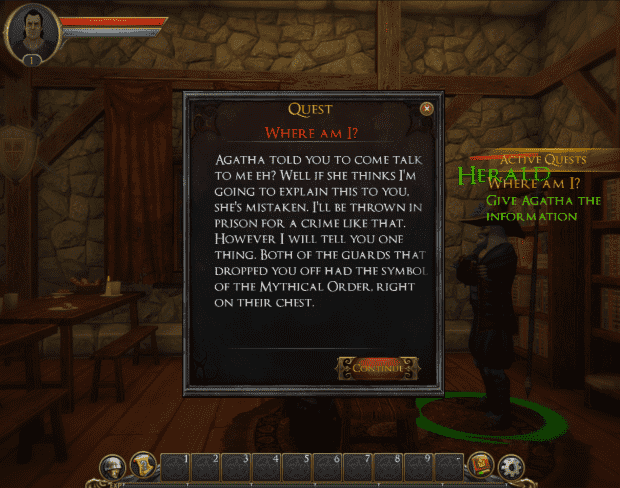This screenshot has height=488, width=620.
Task: Open the red spellbook icon on the action bar
Action: [479, 466]
